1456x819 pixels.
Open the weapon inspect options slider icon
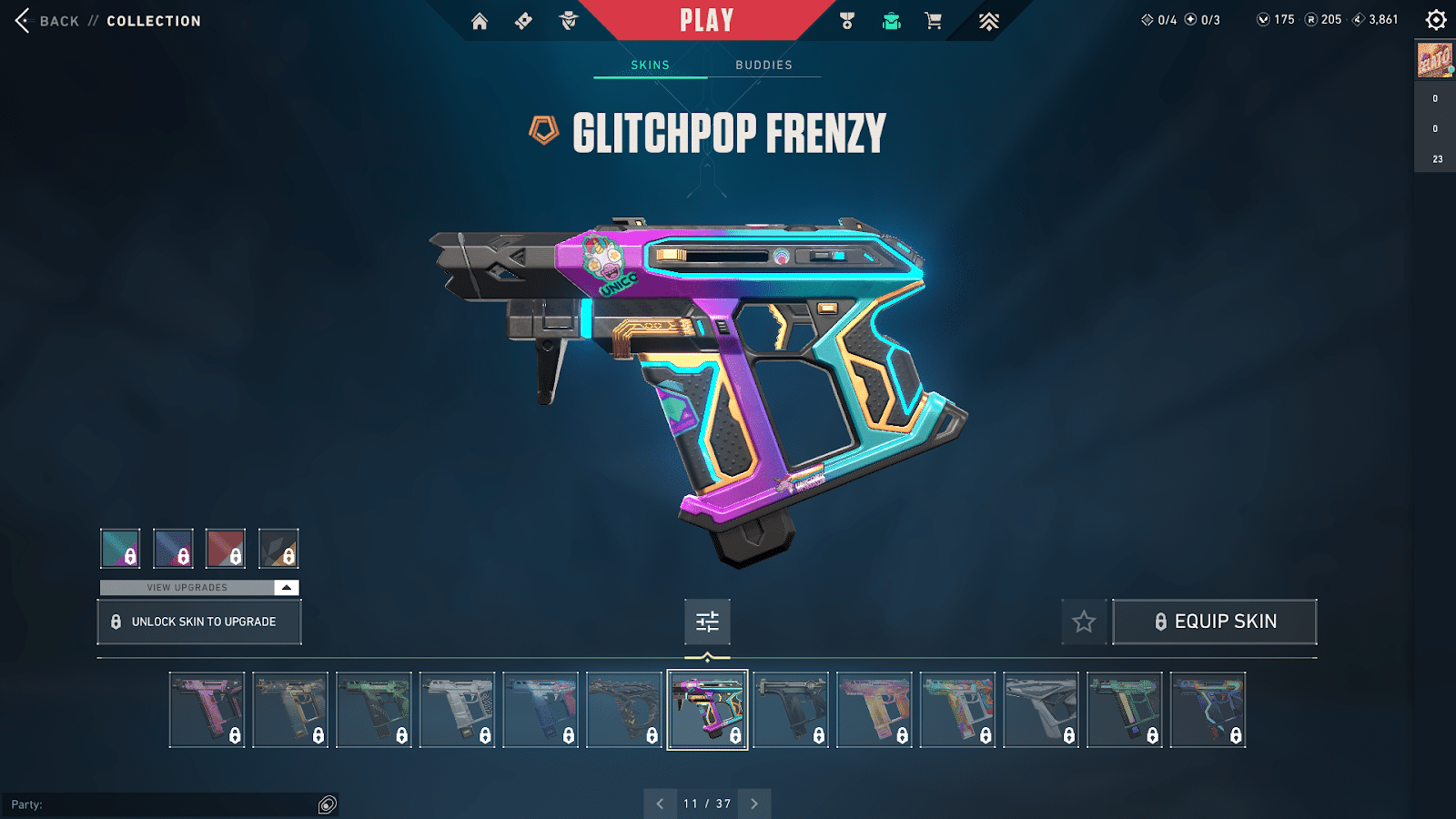(x=707, y=622)
